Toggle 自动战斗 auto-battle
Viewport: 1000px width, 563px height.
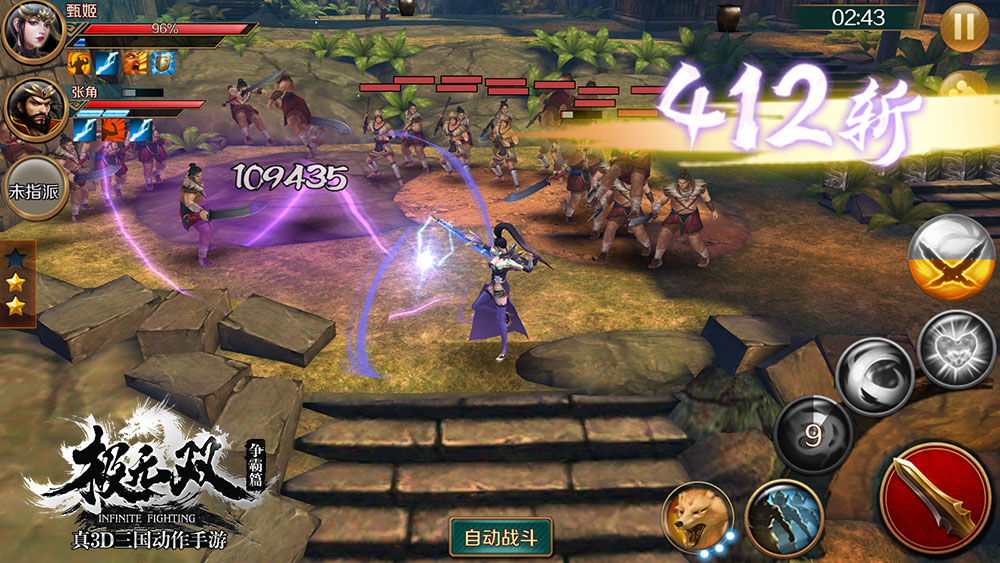(x=501, y=537)
